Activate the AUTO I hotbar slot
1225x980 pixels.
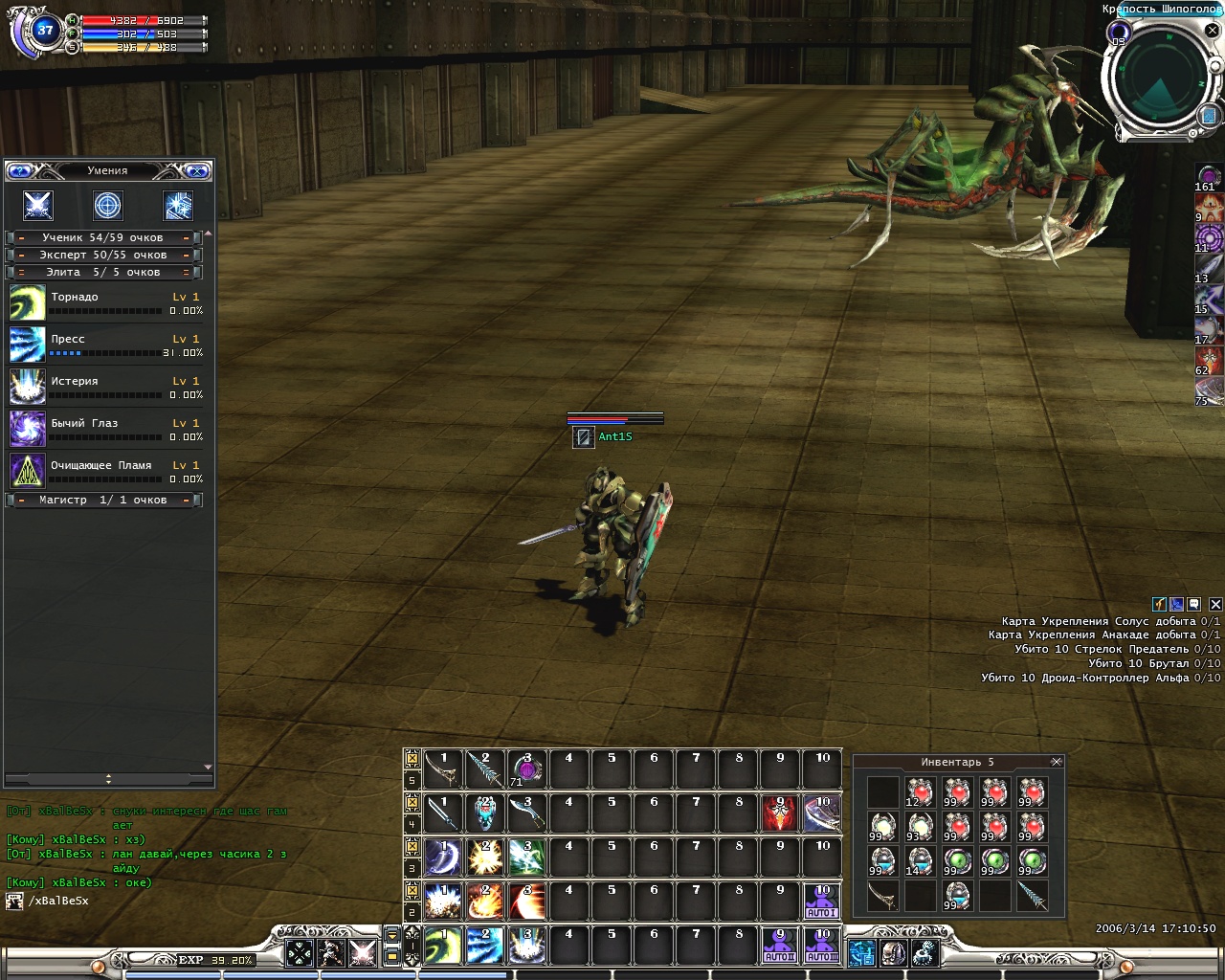821,902
